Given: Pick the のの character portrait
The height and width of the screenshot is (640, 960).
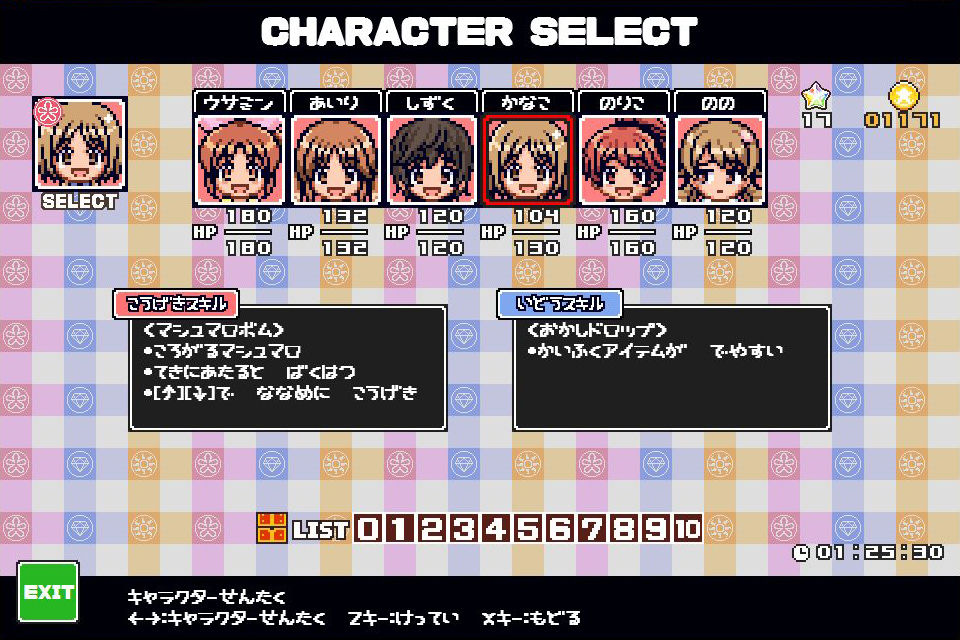Looking at the screenshot, I should pos(720,159).
